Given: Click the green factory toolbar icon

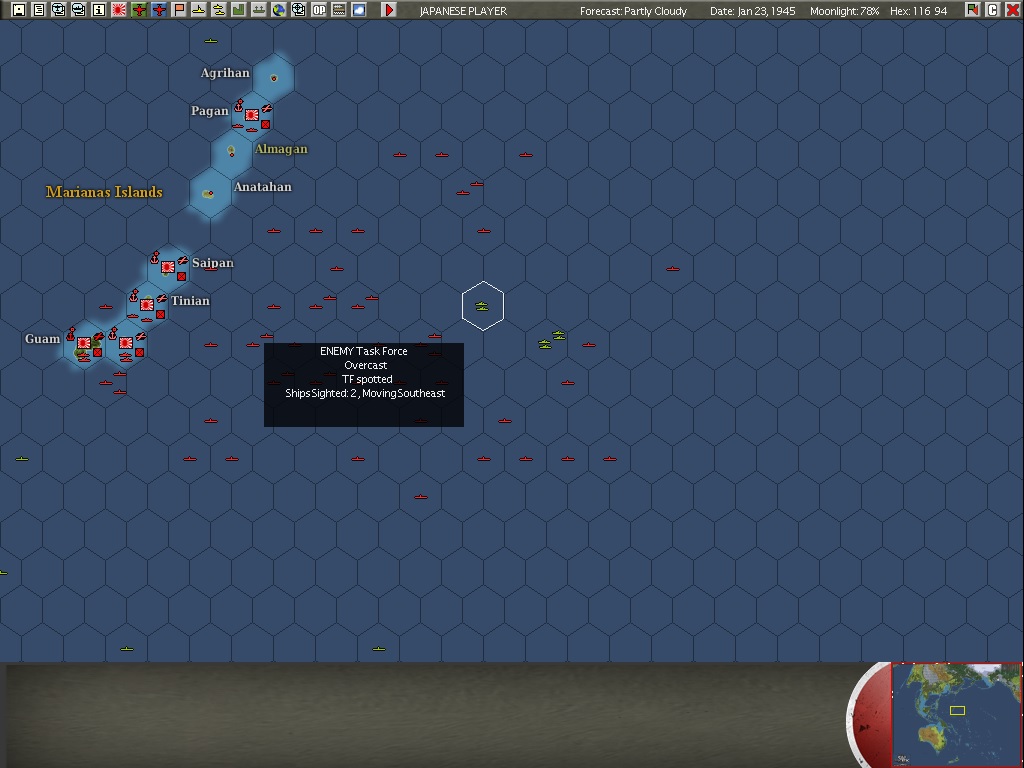Looking at the screenshot, I should tap(239, 10).
